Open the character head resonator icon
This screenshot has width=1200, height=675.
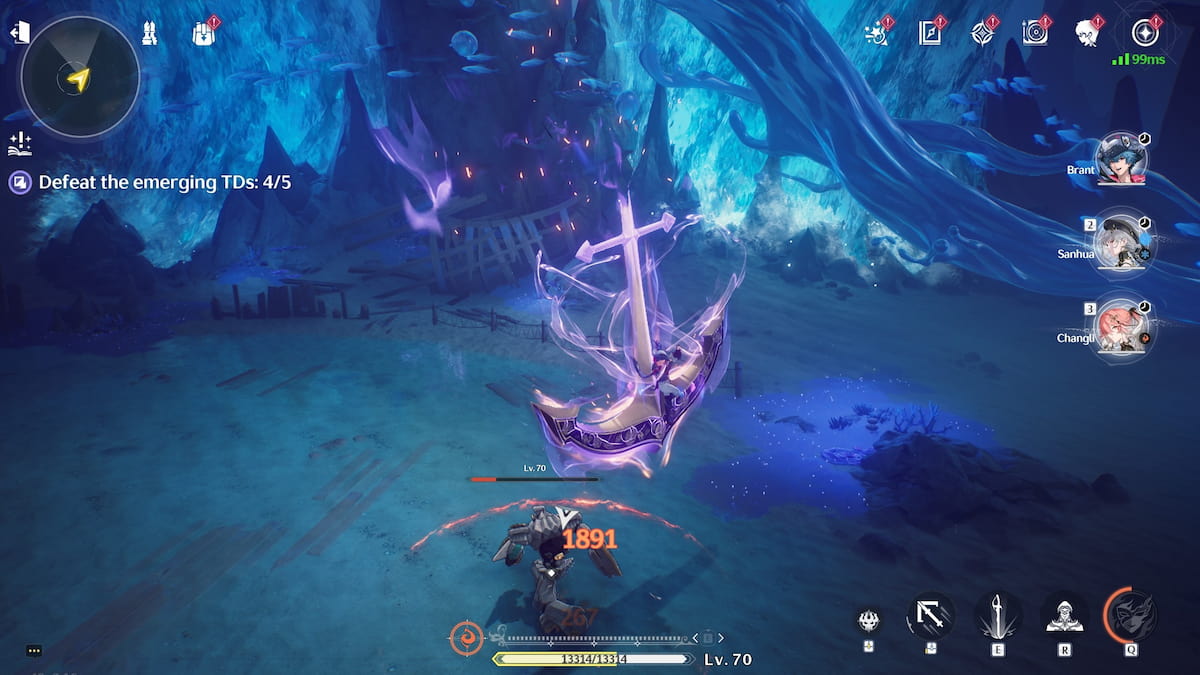[x=1088, y=33]
